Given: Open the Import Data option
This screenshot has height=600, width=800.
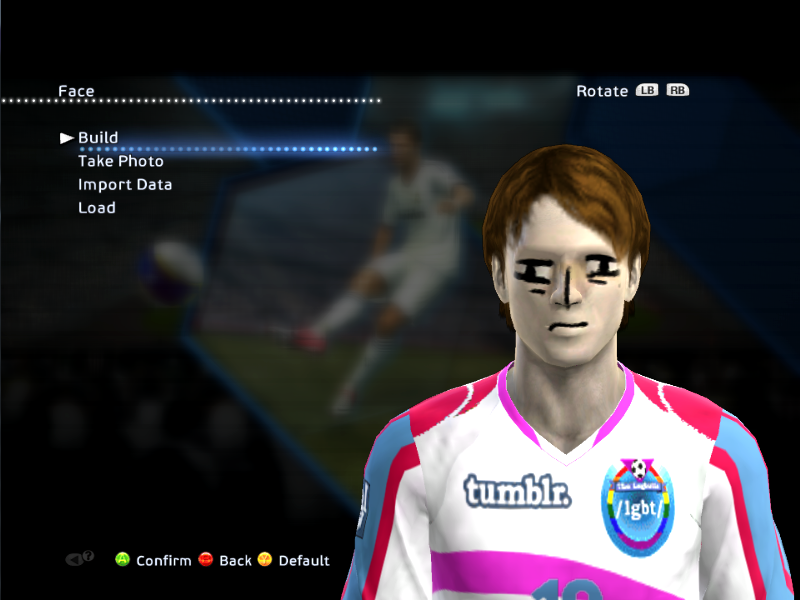Looking at the screenshot, I should (x=125, y=185).
